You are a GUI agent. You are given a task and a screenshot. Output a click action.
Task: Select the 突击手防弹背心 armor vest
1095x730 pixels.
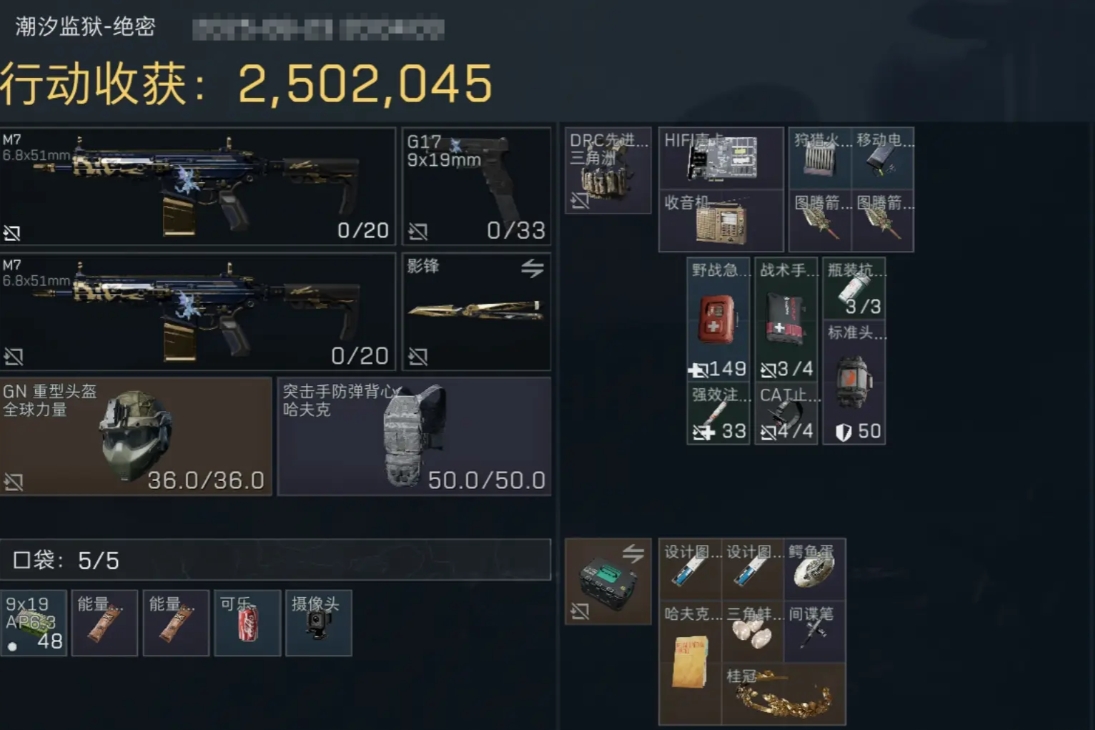coord(413,435)
